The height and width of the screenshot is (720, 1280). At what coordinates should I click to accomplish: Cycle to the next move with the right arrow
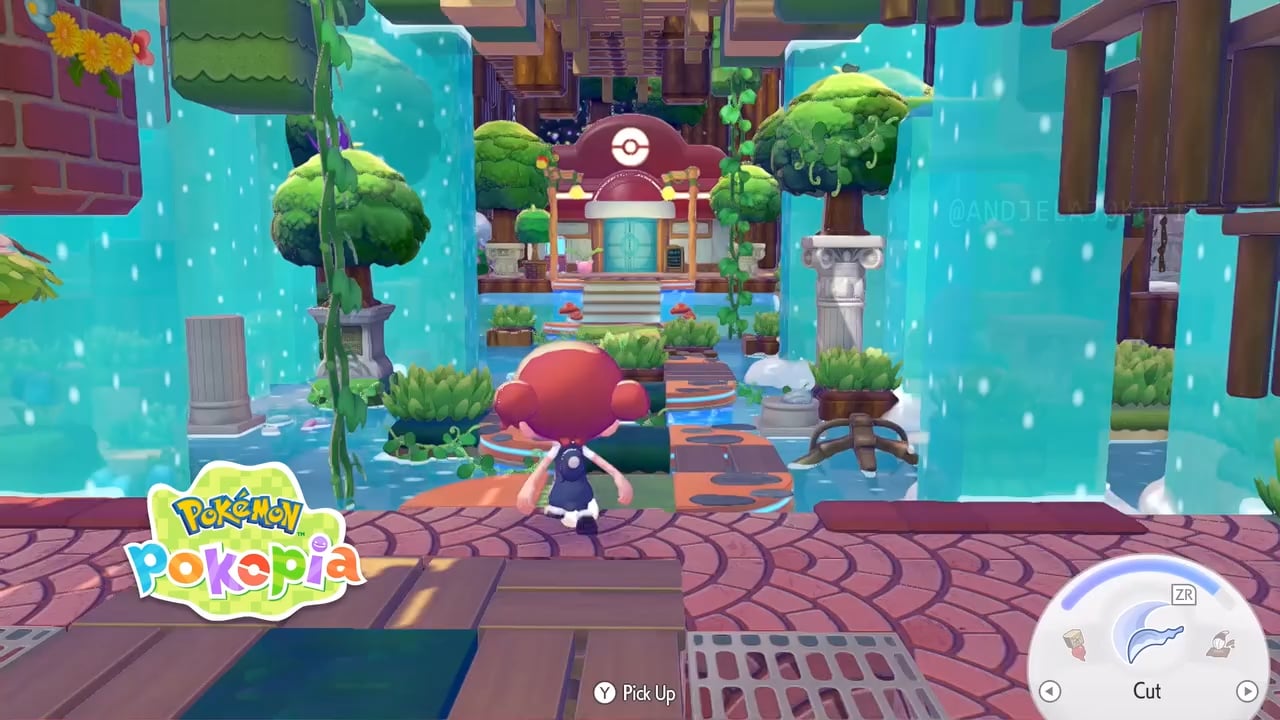click(1246, 691)
